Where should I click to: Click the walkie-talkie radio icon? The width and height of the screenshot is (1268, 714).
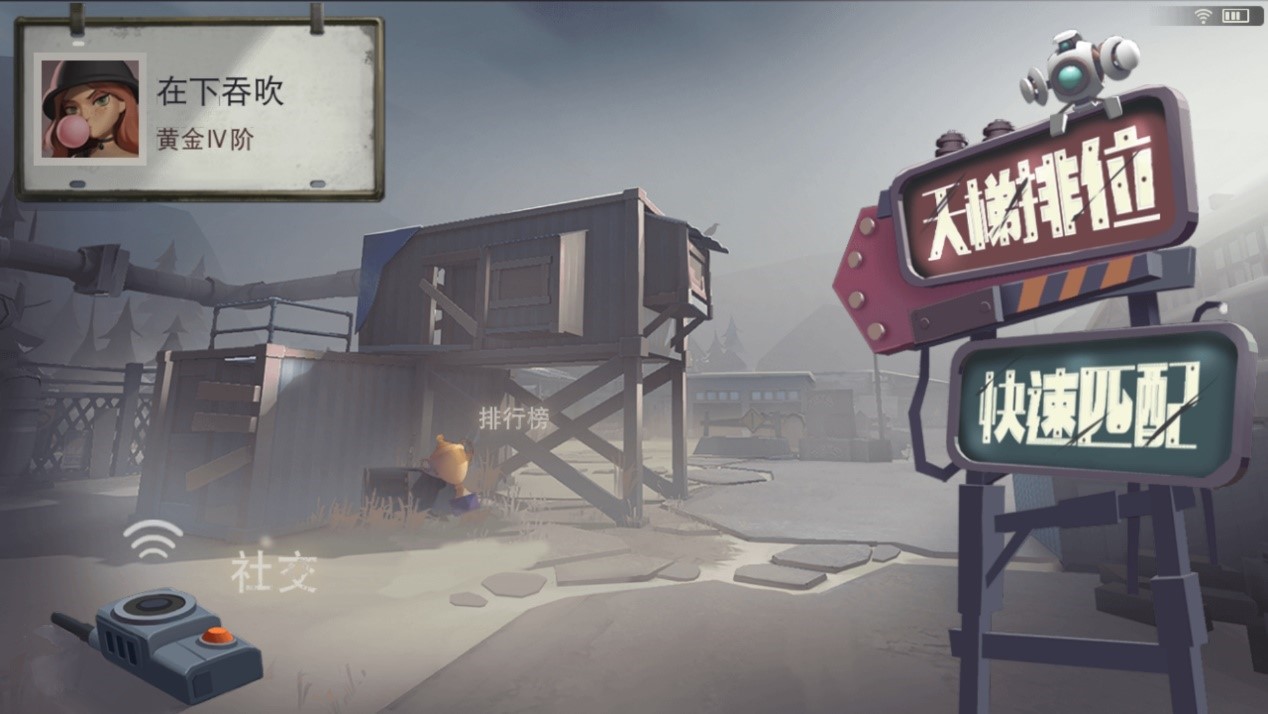158,638
